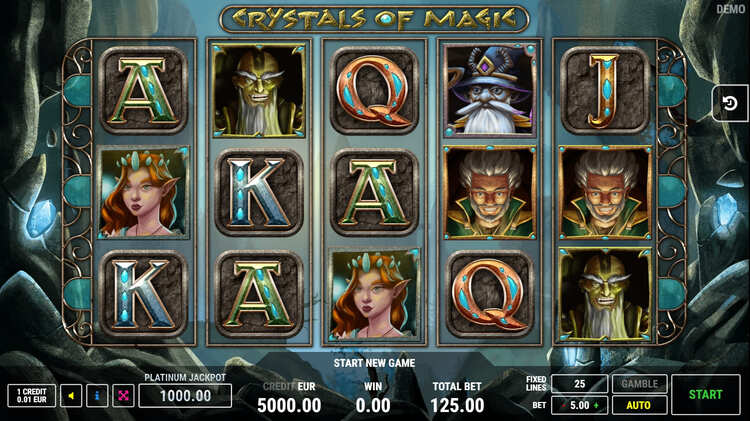The width and height of the screenshot is (750, 421).
Task: Select the fixed lines 25 box
Action: 579,384
